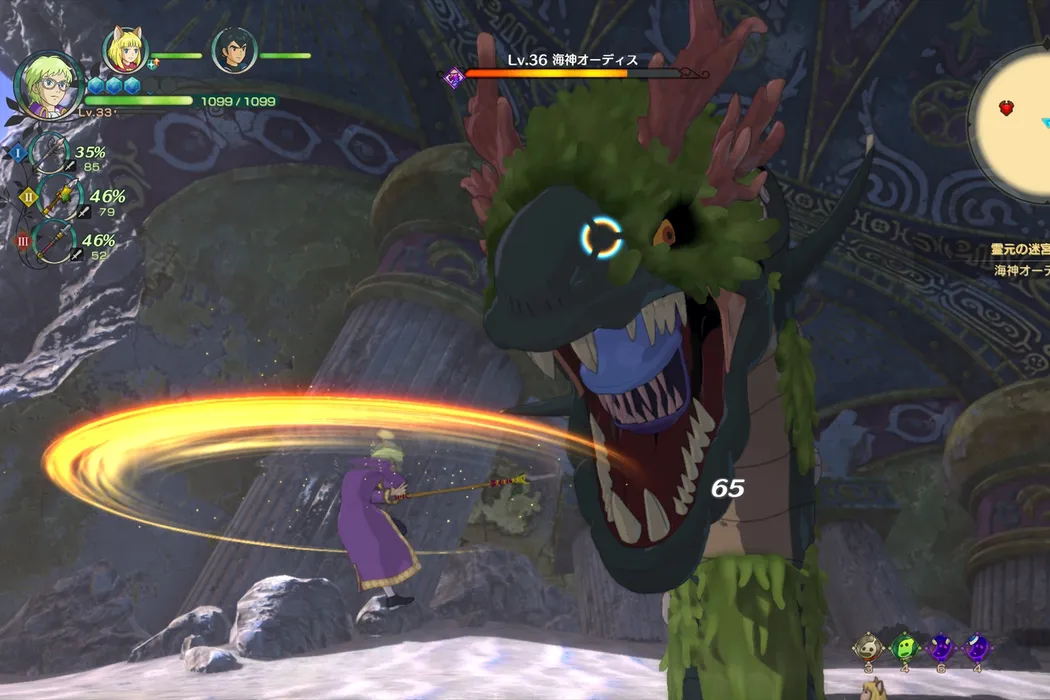Switch to the blonde cat-eared party member

126,51
